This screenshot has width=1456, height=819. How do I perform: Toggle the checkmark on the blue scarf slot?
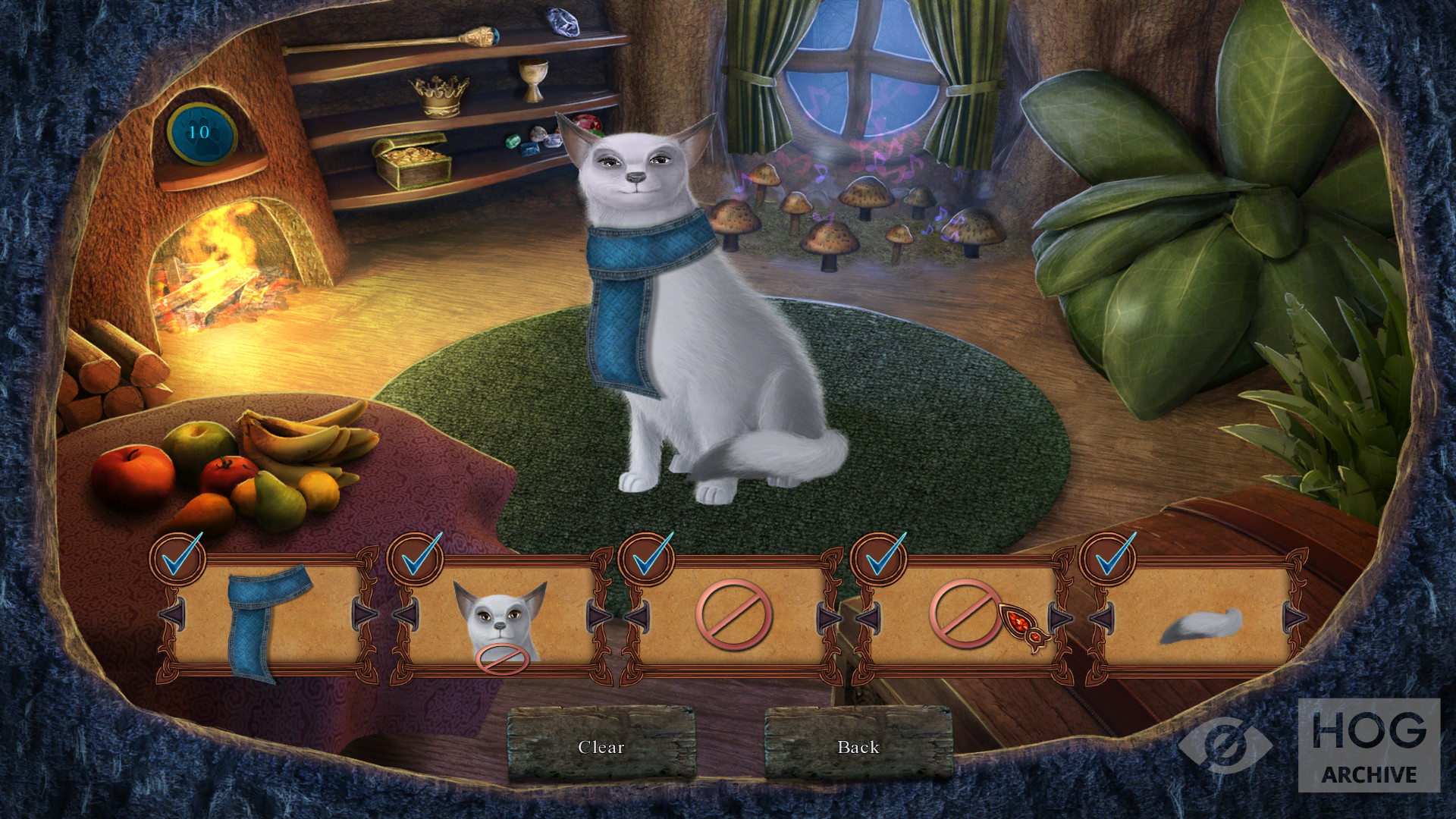179,559
